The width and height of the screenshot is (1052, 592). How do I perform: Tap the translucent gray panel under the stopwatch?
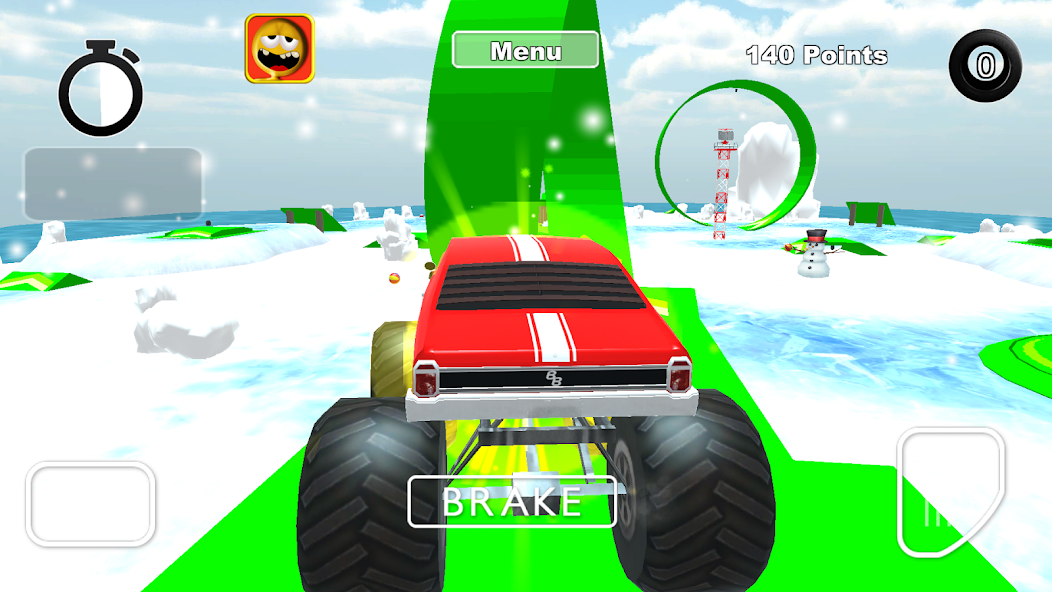click(114, 185)
